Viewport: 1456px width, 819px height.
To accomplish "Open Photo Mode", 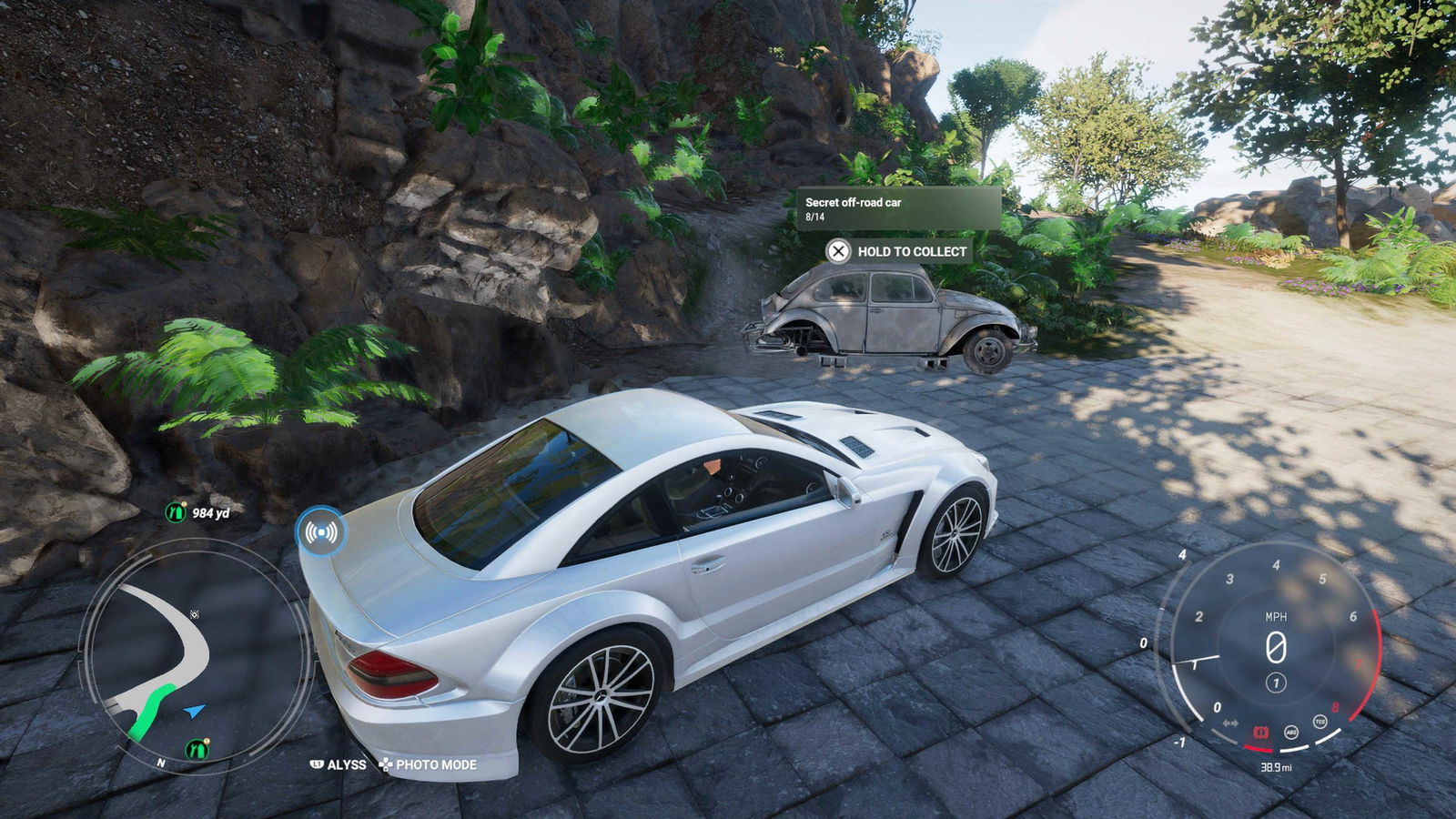I will click(x=428, y=765).
